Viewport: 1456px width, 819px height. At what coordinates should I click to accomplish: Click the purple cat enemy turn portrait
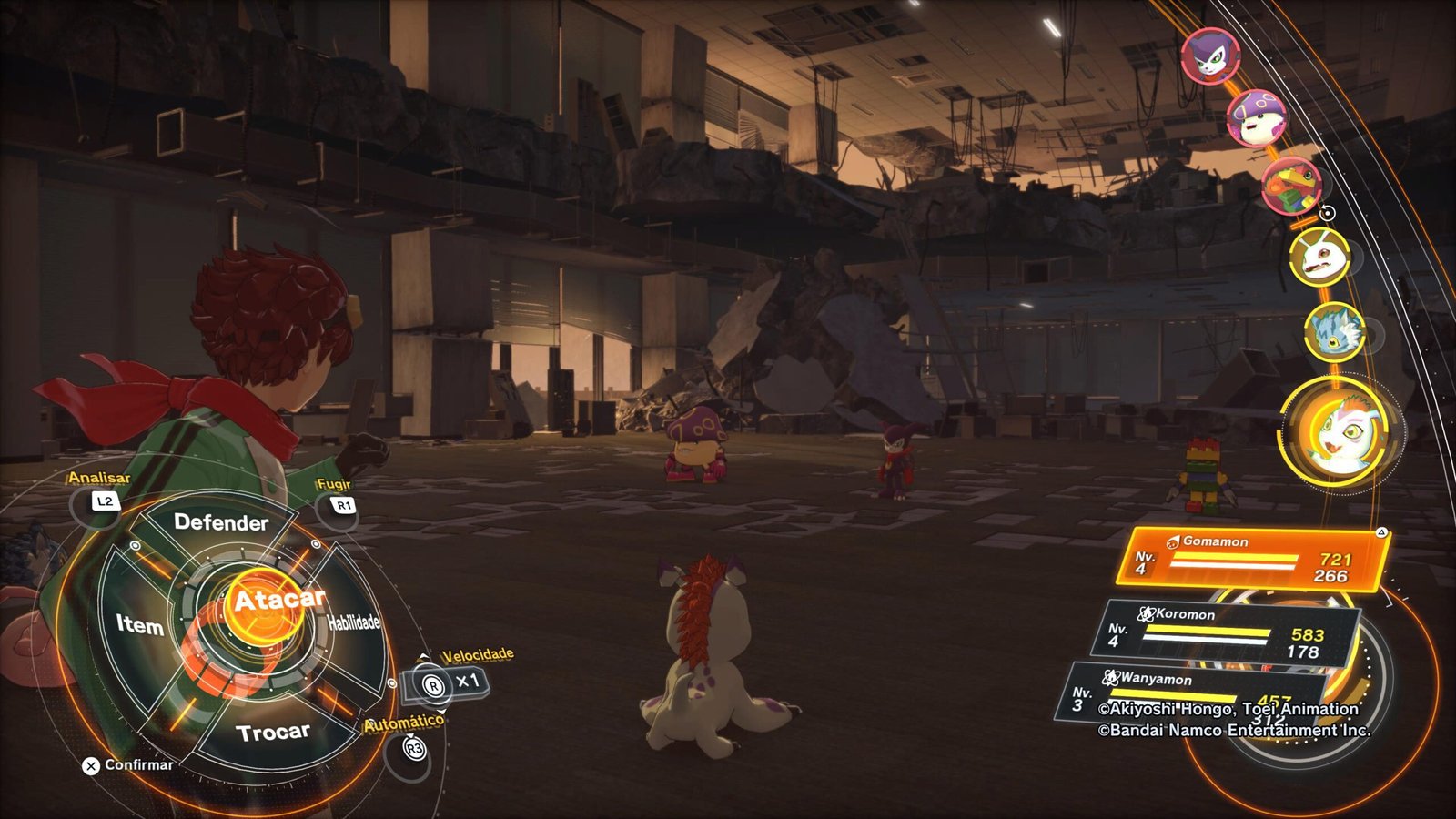(x=1209, y=56)
